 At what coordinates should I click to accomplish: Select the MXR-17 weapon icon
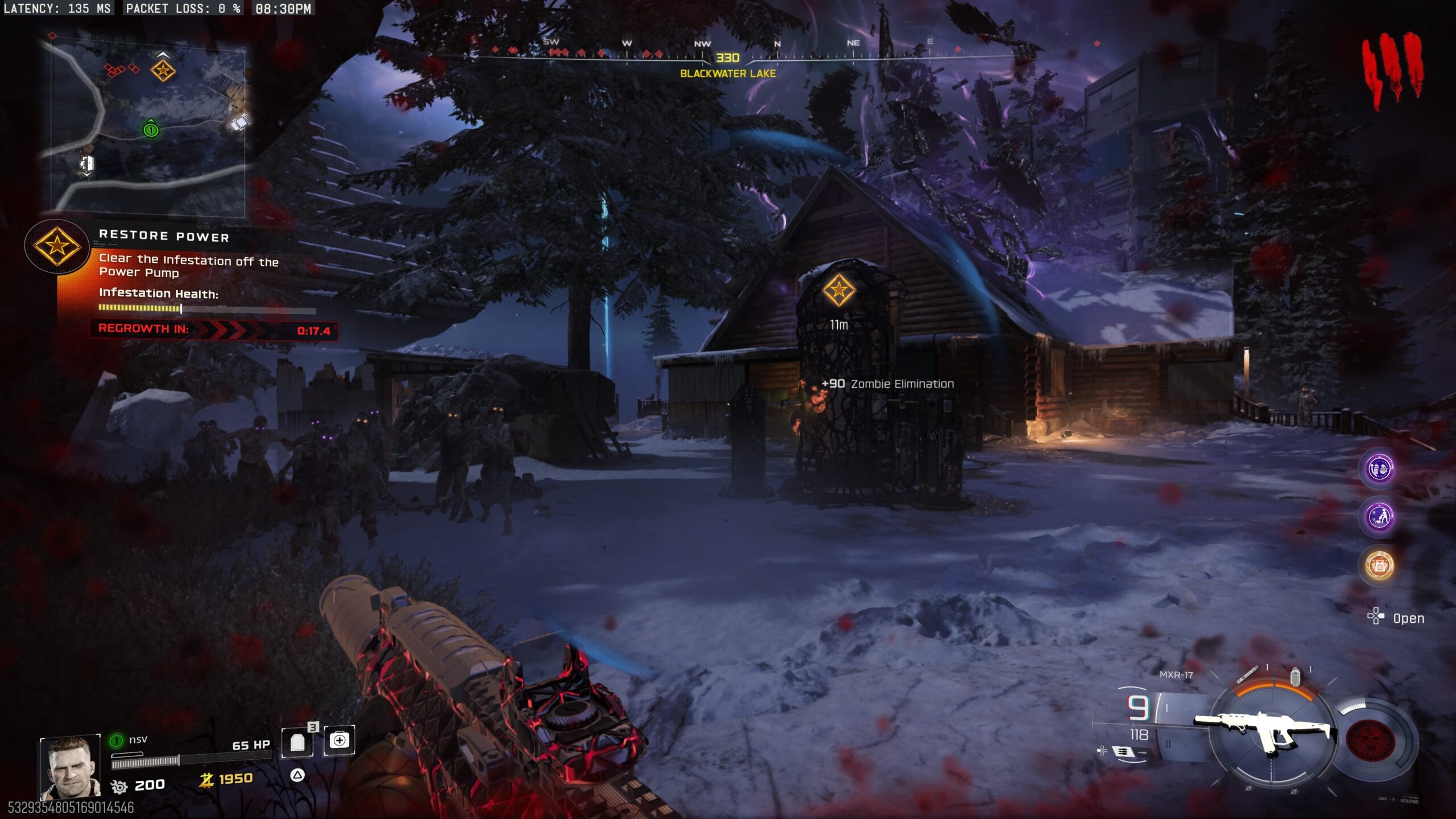click(x=1266, y=731)
